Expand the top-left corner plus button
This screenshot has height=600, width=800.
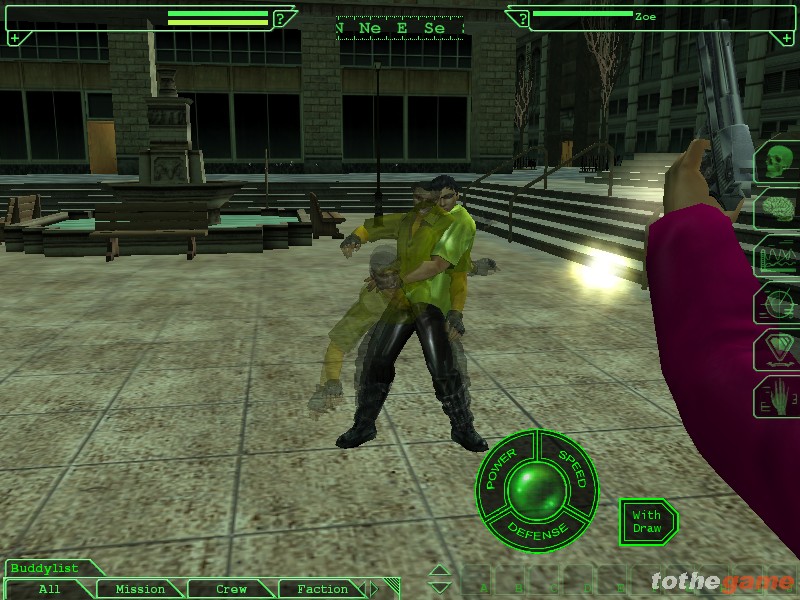click(14, 38)
